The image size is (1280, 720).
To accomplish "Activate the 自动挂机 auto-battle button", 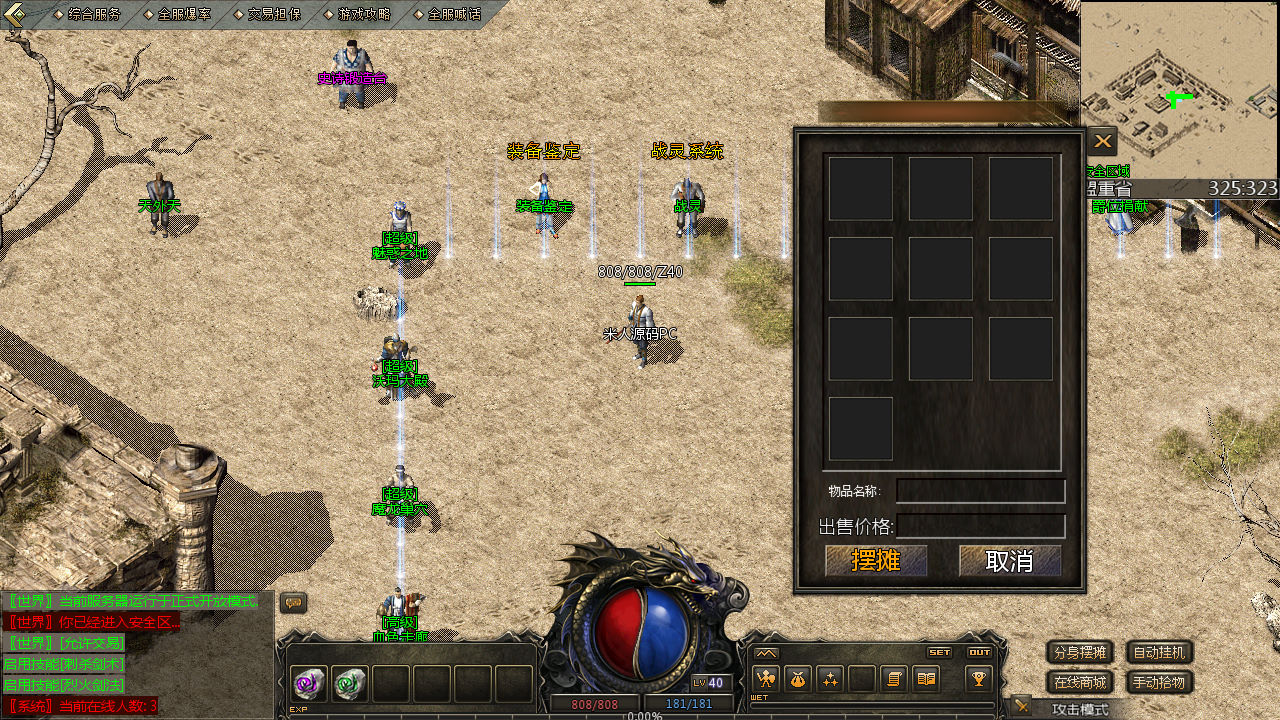I will 1160,653.
